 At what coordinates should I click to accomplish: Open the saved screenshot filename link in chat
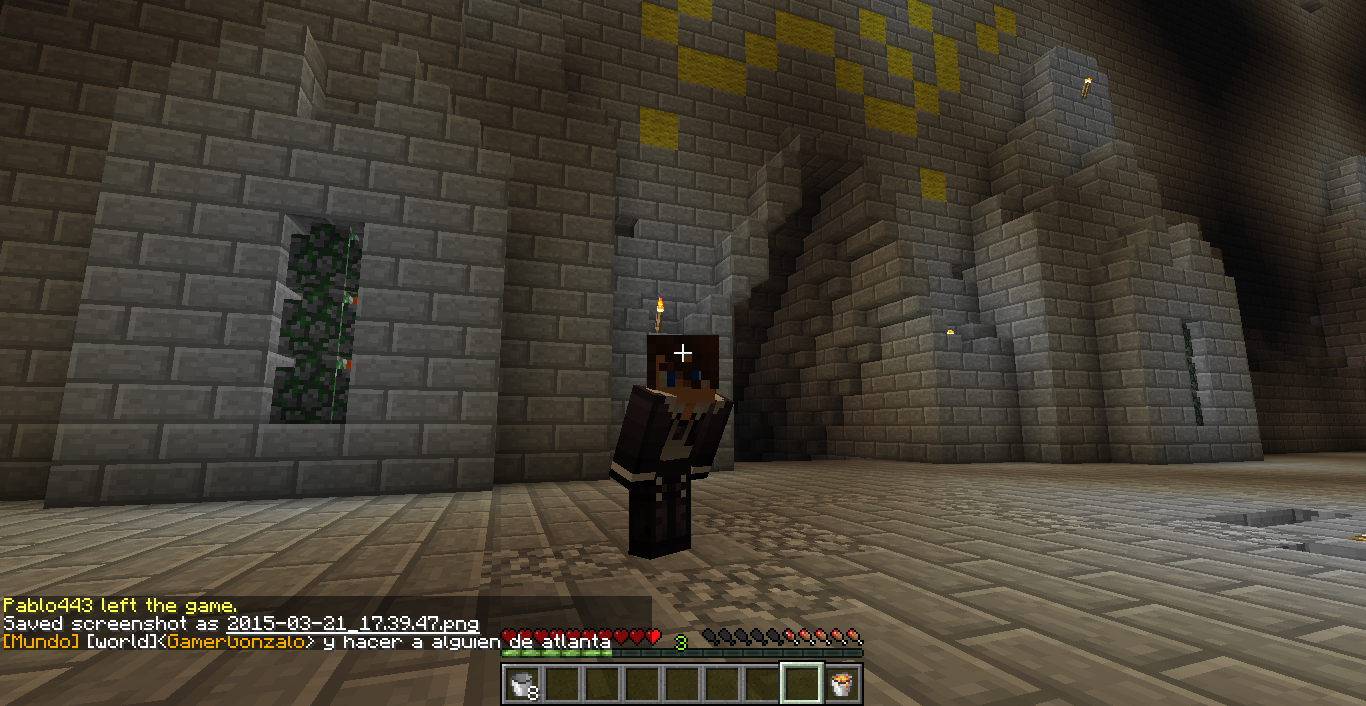pos(352,624)
